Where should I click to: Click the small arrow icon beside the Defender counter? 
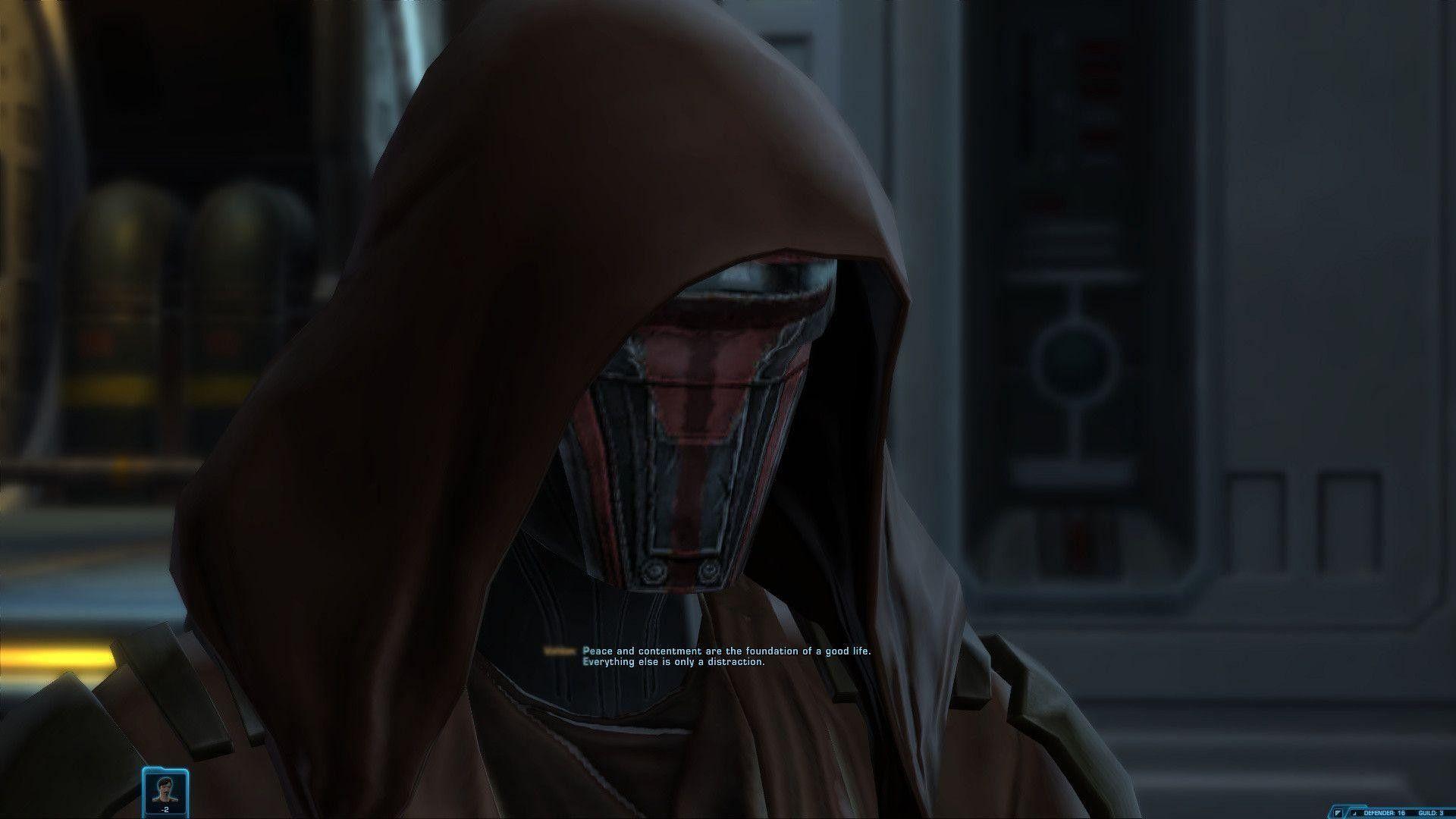[x=1354, y=812]
